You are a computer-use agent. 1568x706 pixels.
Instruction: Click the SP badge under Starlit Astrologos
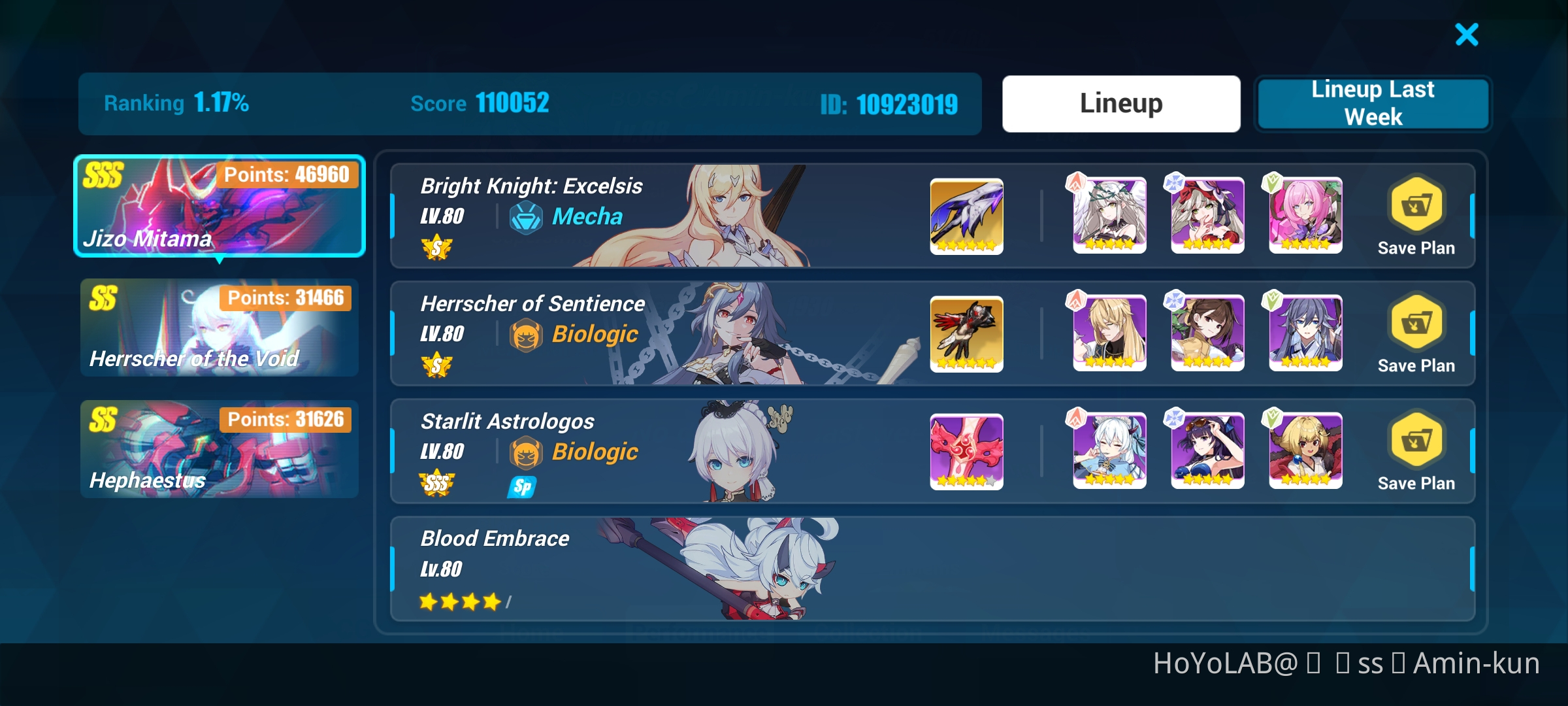(521, 486)
